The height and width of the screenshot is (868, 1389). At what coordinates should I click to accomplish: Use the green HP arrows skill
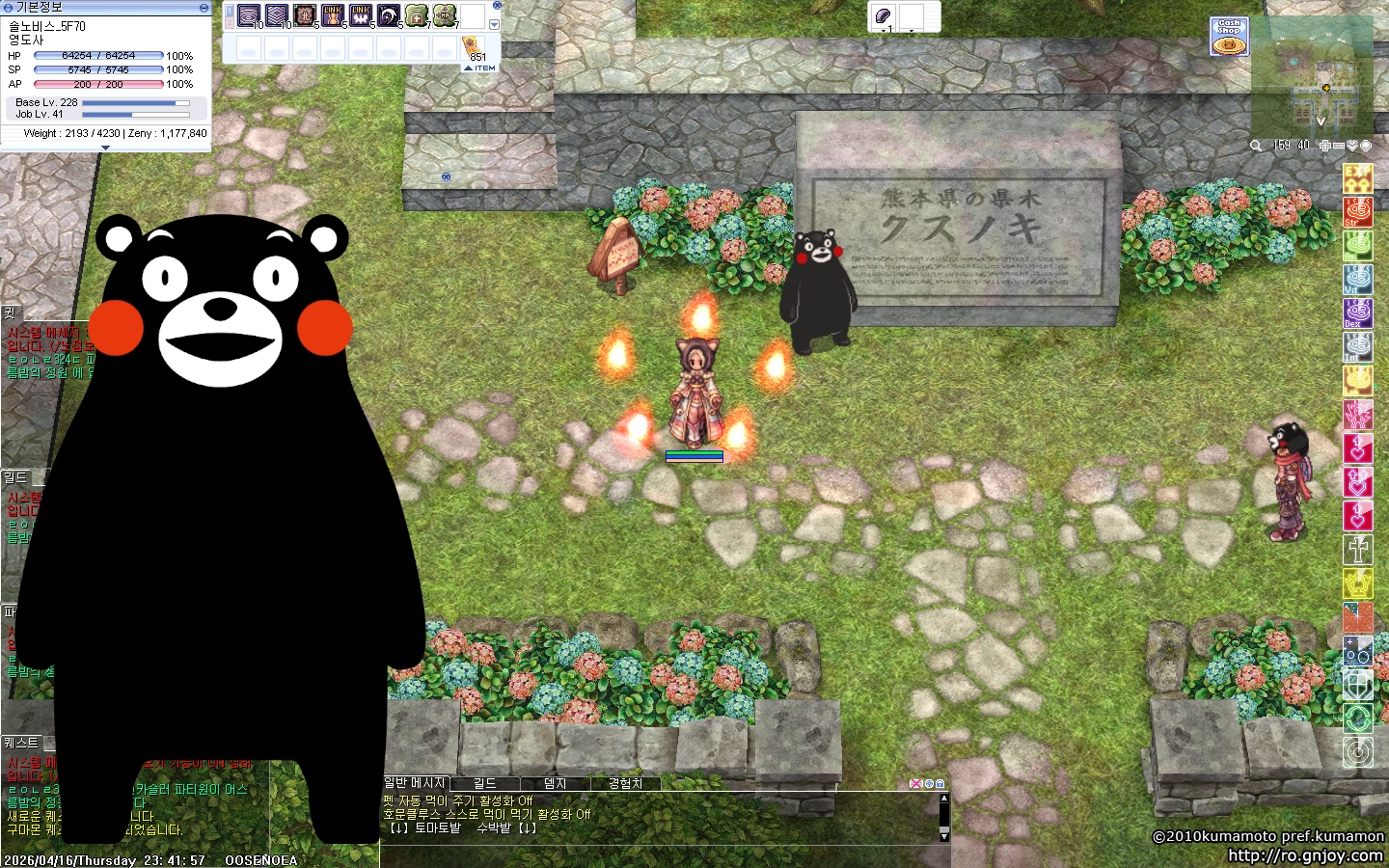(x=445, y=16)
